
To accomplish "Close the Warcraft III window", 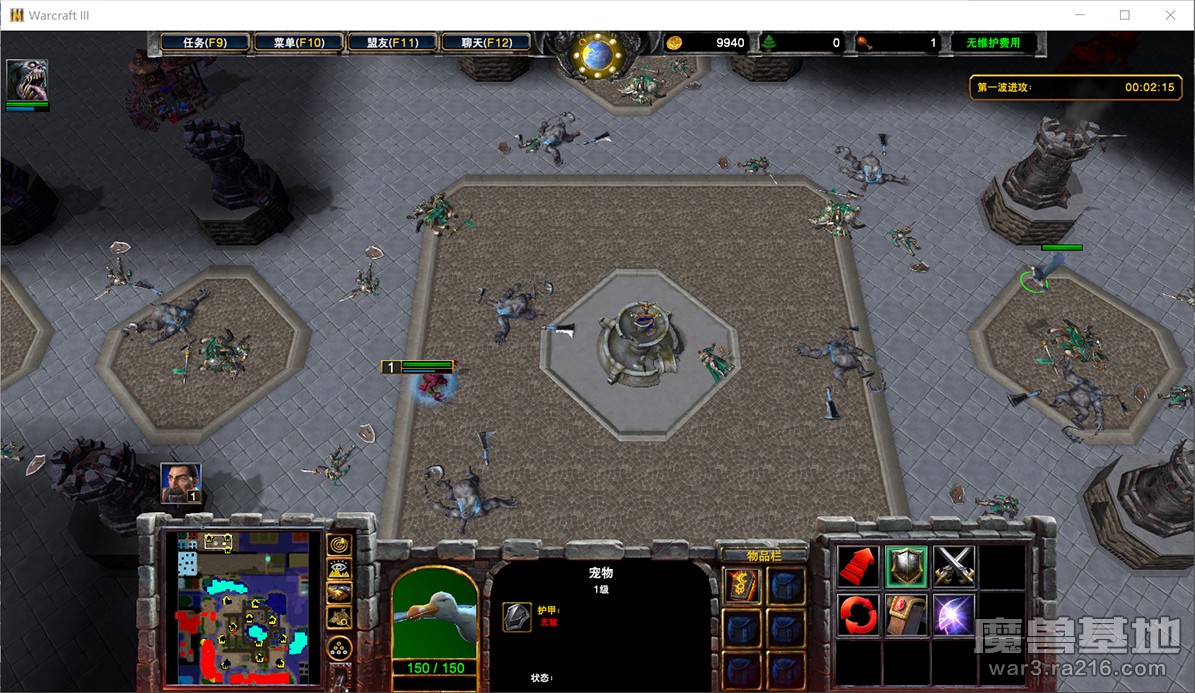I will click(x=1171, y=15).
